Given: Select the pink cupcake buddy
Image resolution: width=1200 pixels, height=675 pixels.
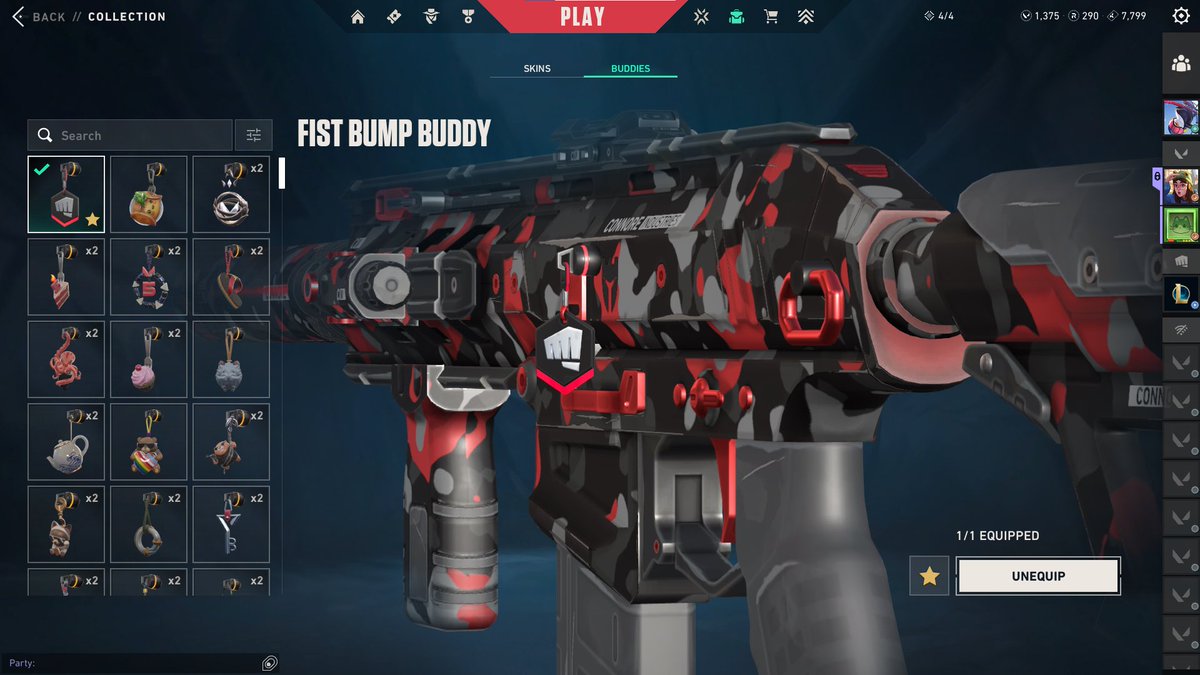Looking at the screenshot, I should click(148, 359).
